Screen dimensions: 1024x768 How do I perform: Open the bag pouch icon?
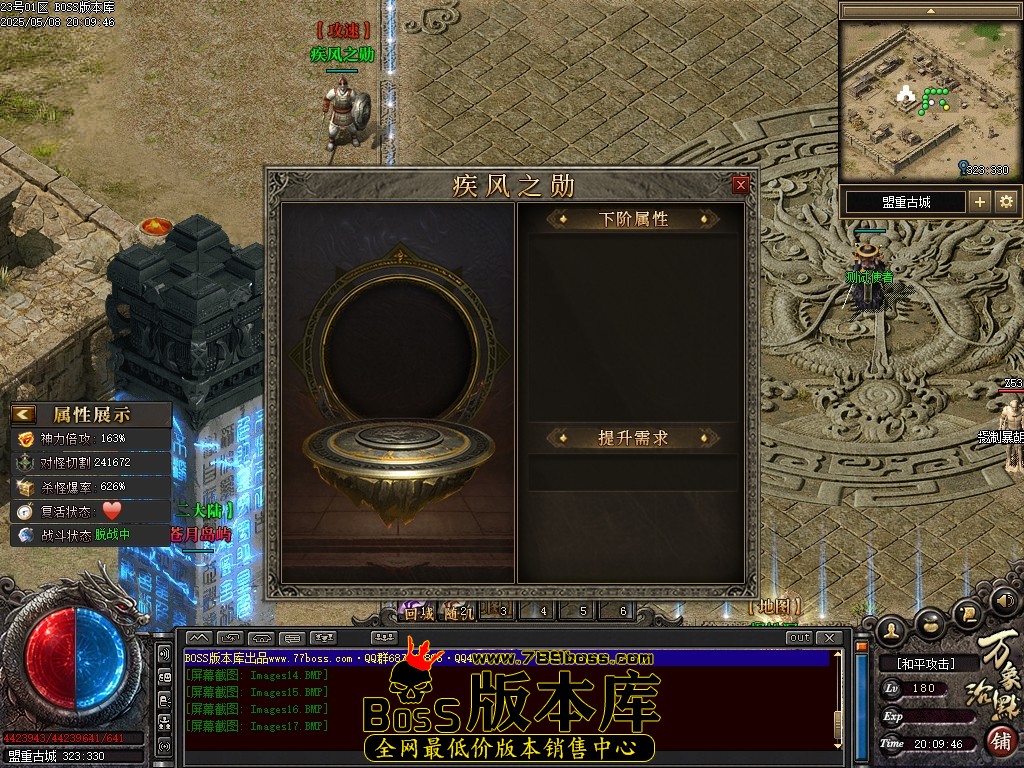(931, 624)
